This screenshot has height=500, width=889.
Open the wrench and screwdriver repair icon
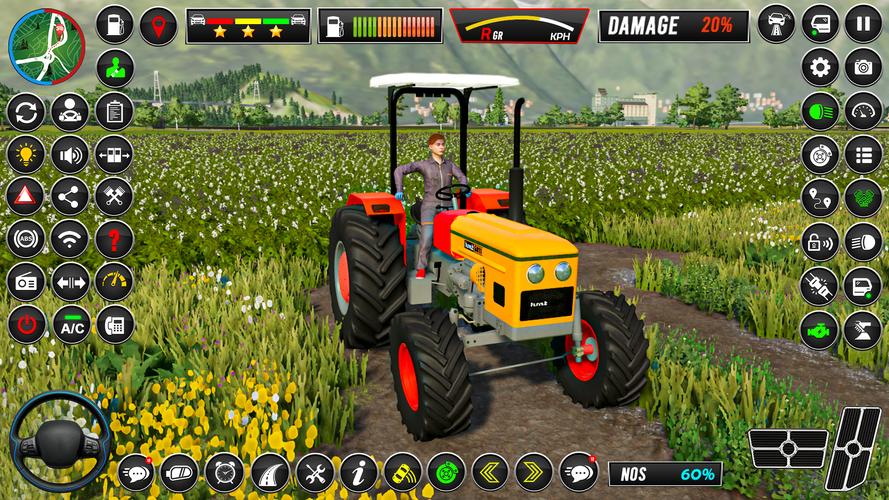[314, 472]
